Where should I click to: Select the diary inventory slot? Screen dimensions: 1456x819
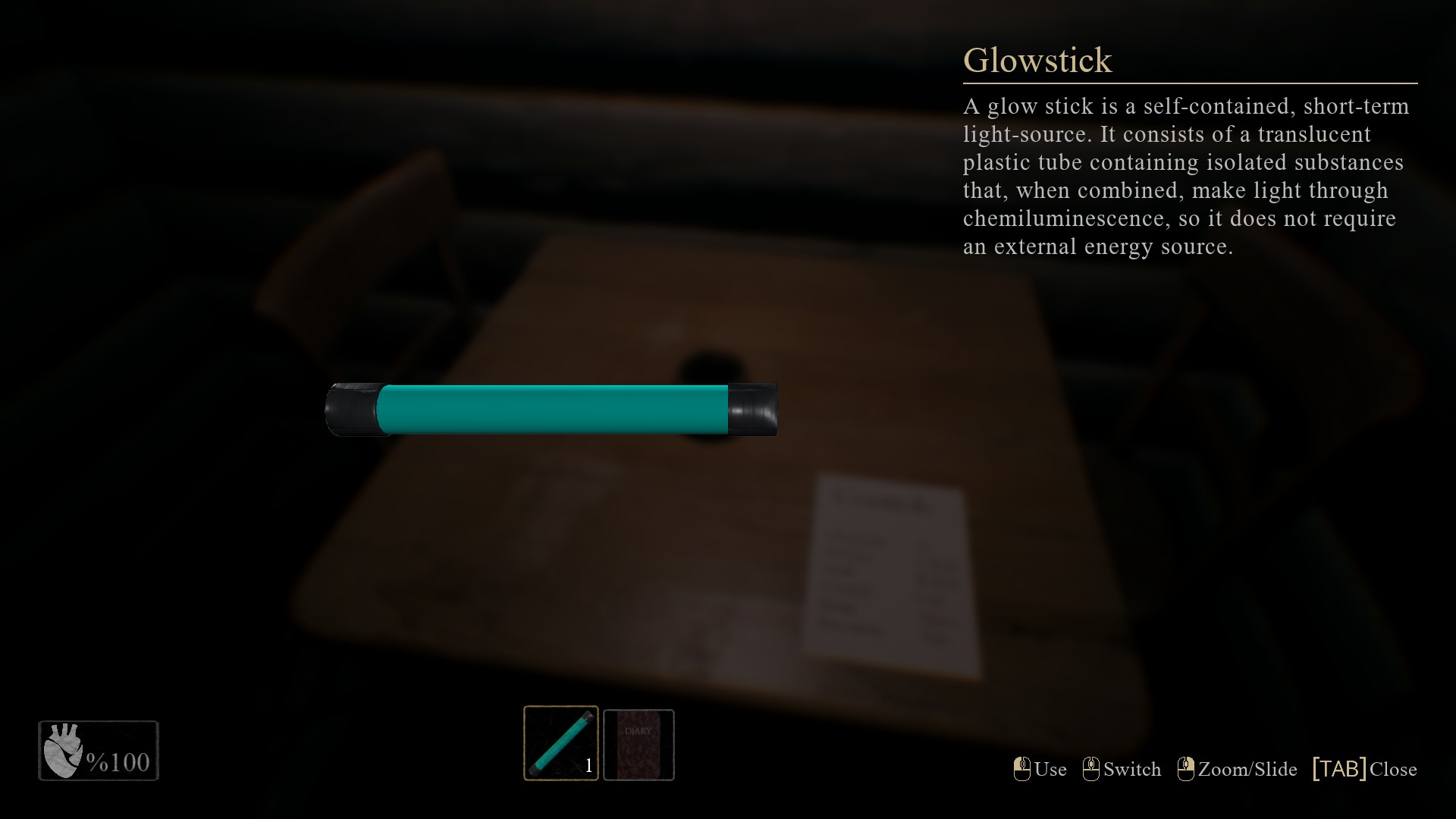[x=639, y=745]
